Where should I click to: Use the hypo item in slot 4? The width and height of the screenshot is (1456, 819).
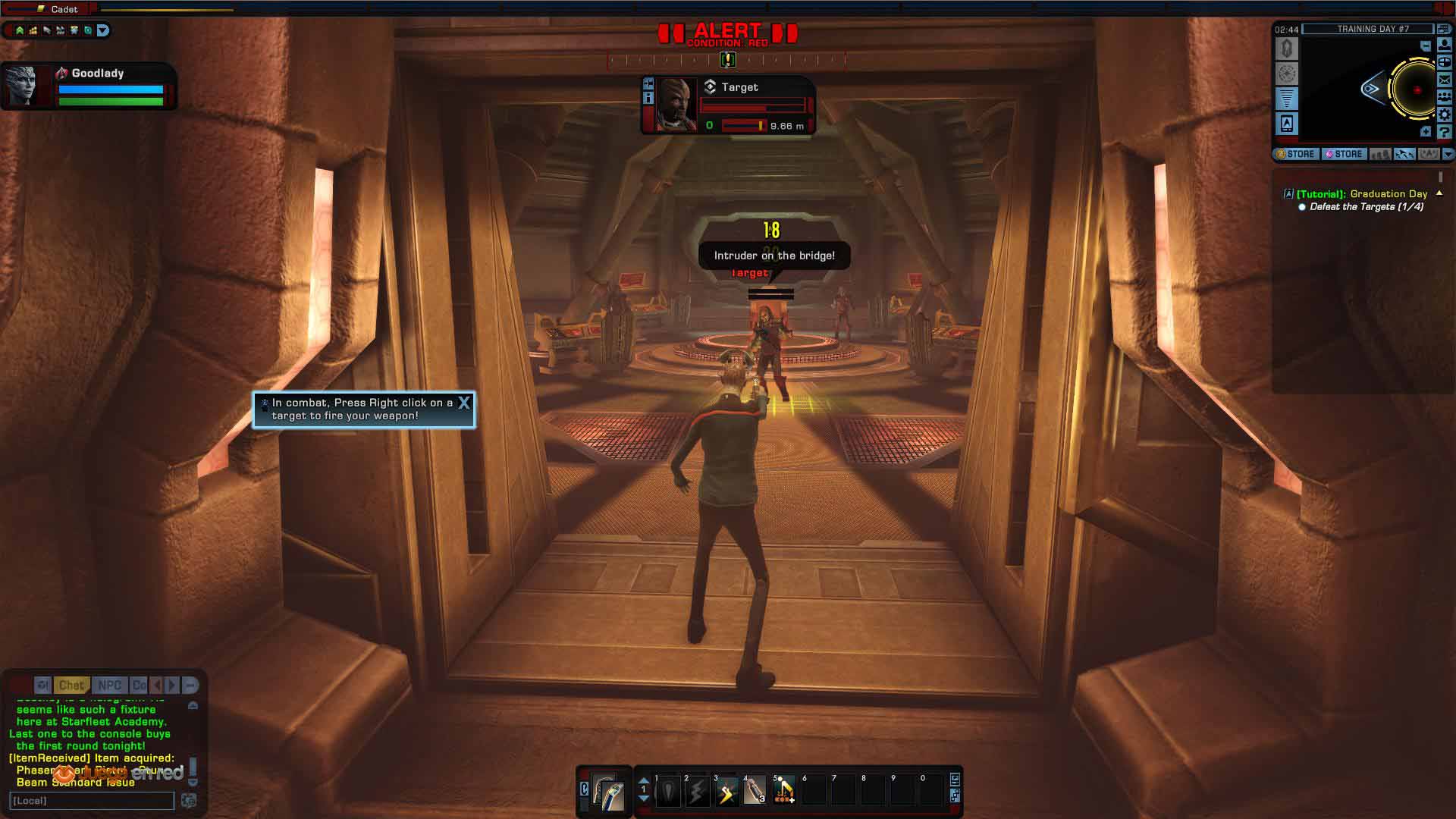(755, 792)
